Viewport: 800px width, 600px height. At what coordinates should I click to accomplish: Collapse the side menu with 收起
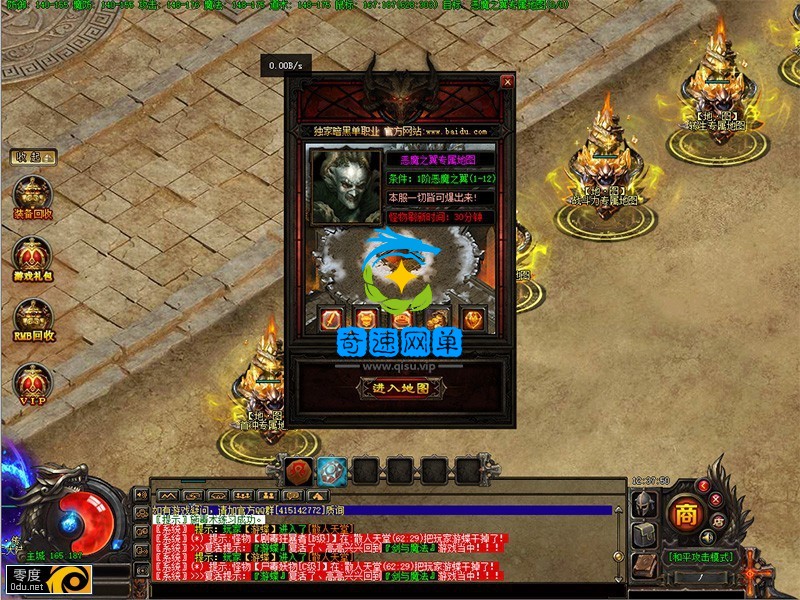point(32,157)
